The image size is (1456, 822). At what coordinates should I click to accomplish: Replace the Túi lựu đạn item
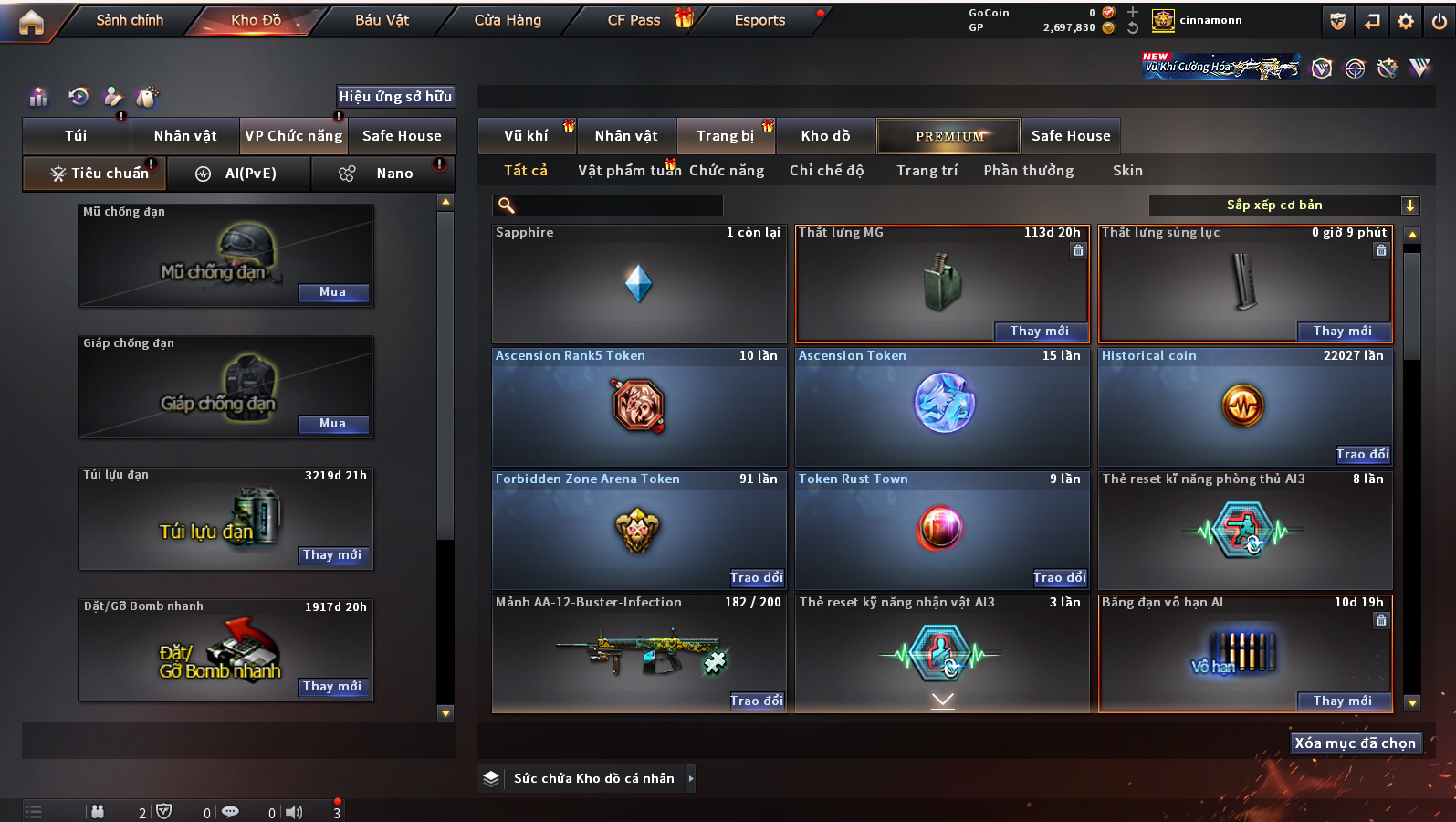pos(332,555)
